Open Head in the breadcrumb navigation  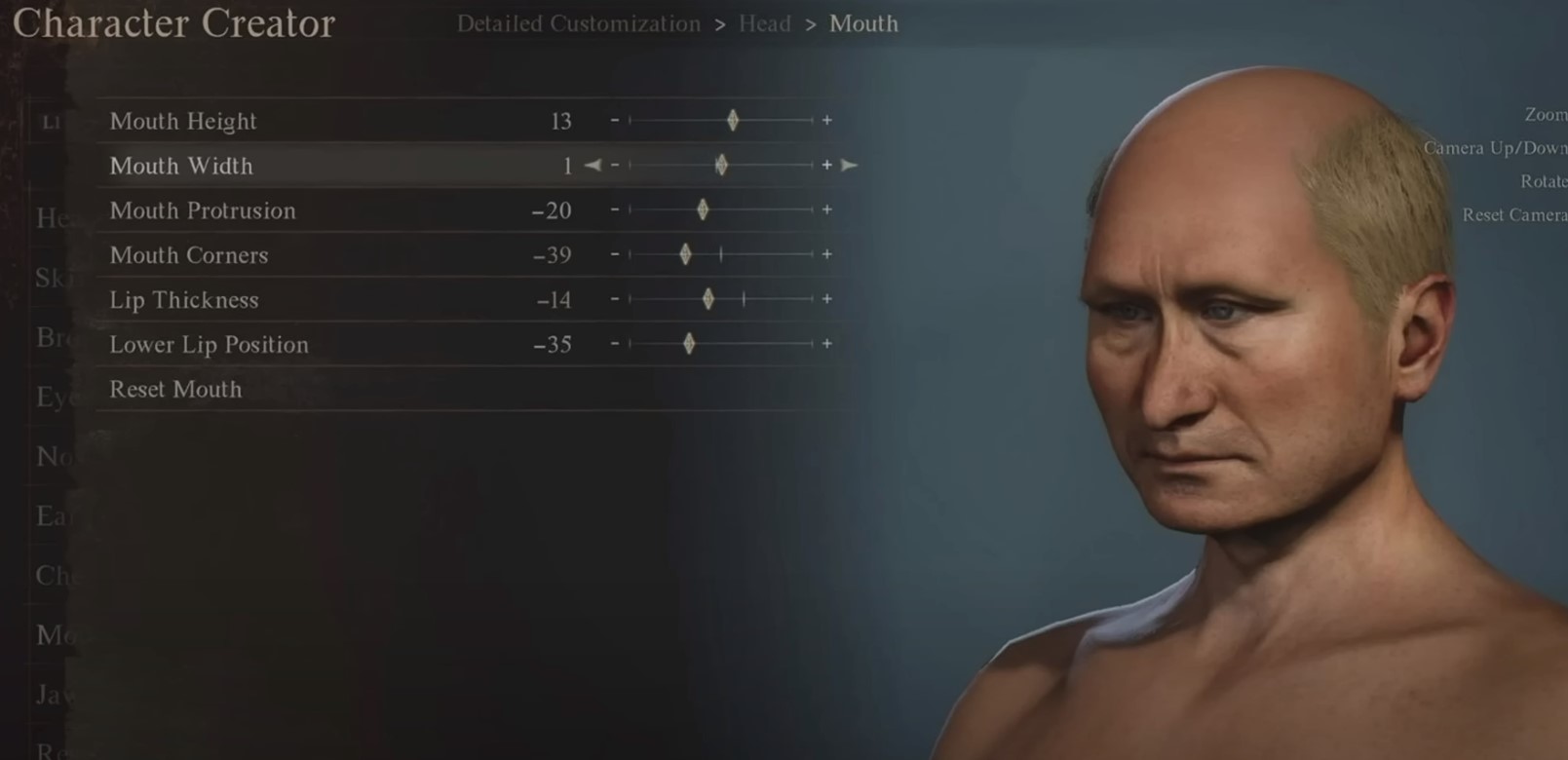pos(765,23)
